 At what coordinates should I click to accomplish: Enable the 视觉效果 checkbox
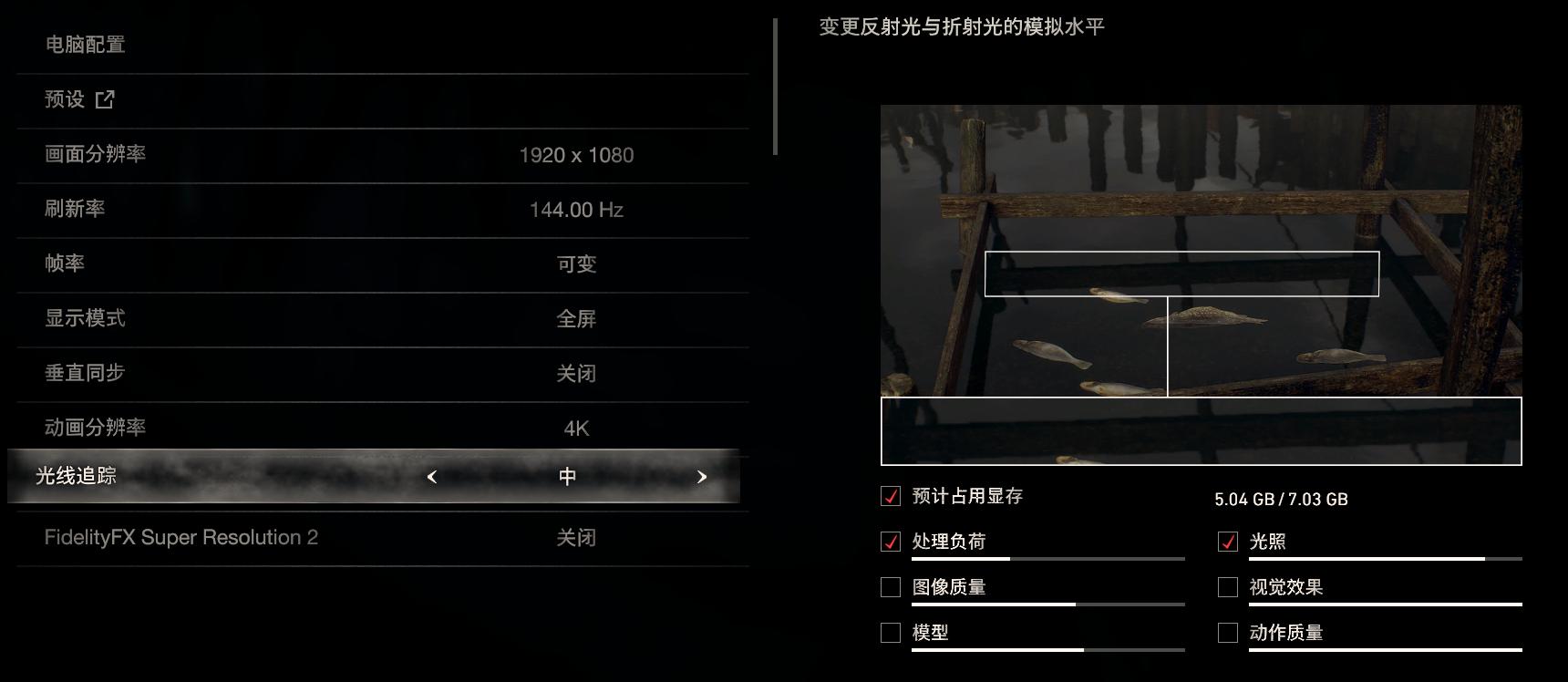pyautogui.click(x=1230, y=587)
